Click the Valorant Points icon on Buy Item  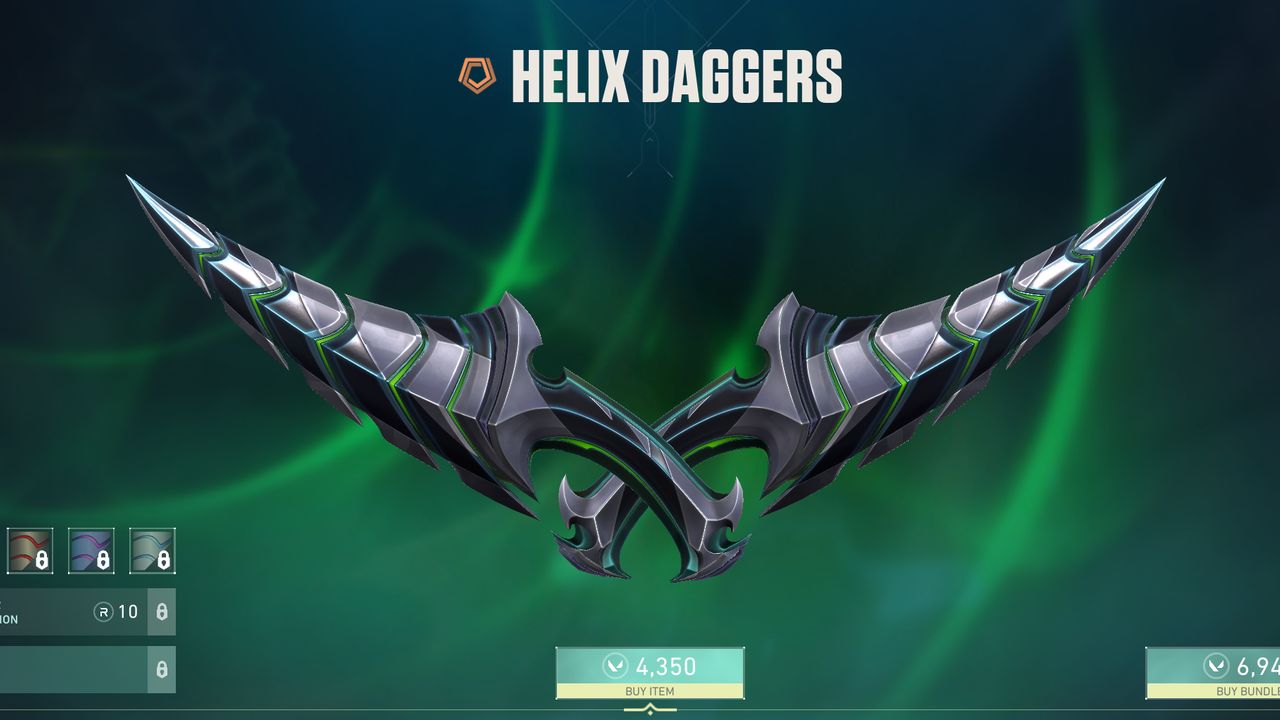coord(615,666)
